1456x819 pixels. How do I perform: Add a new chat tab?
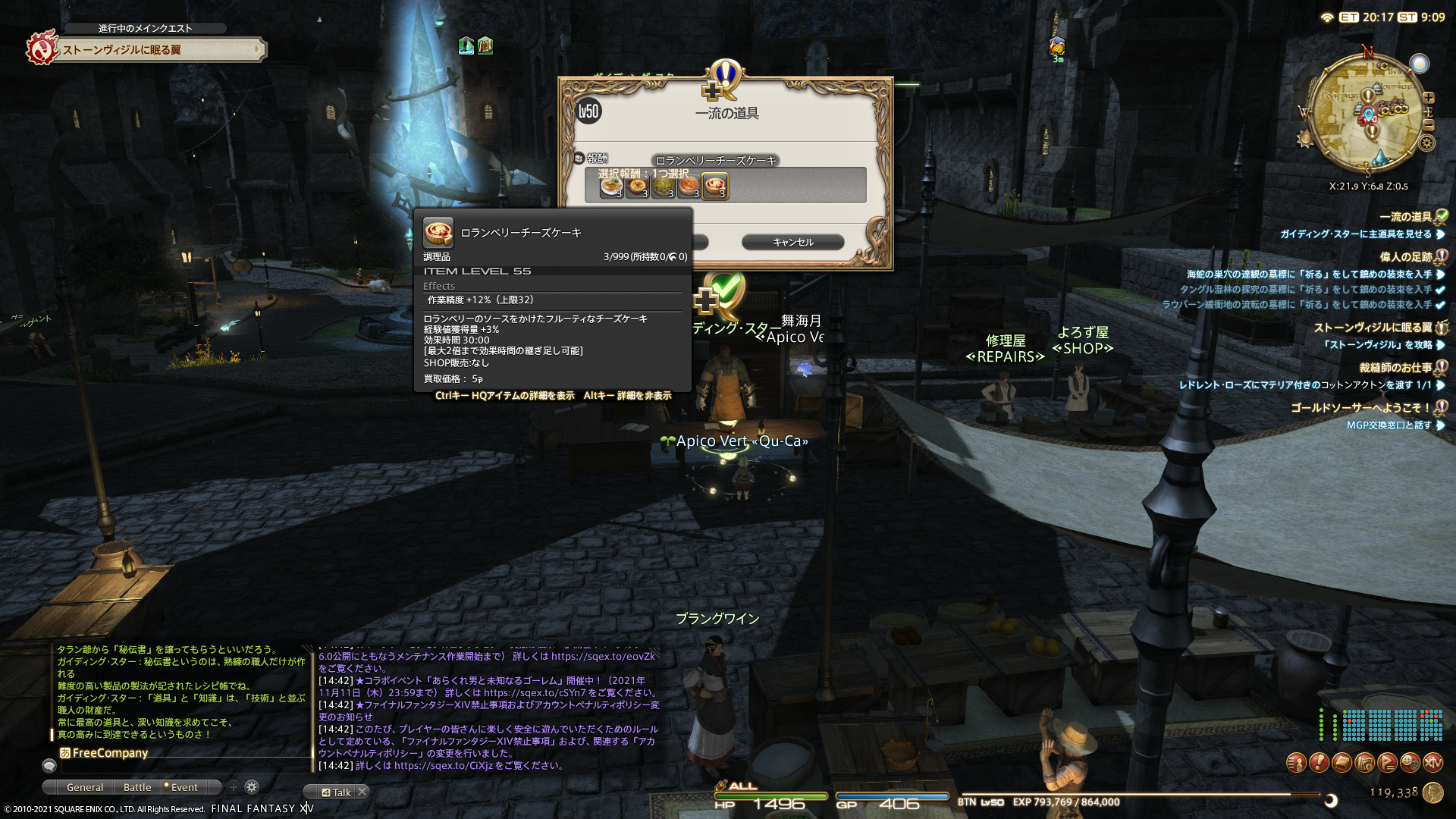(234, 787)
